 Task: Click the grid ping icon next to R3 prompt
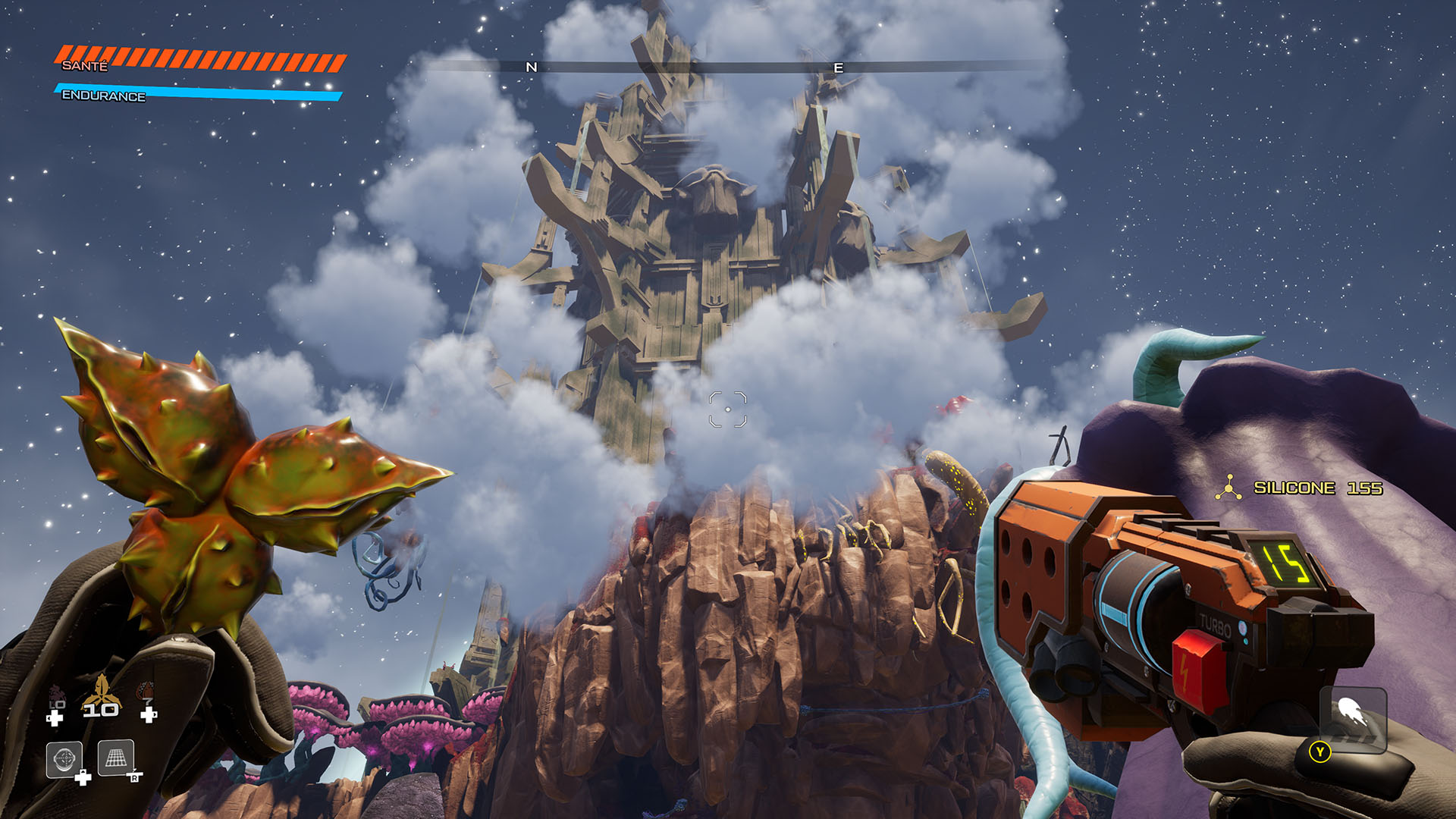pyautogui.click(x=116, y=758)
